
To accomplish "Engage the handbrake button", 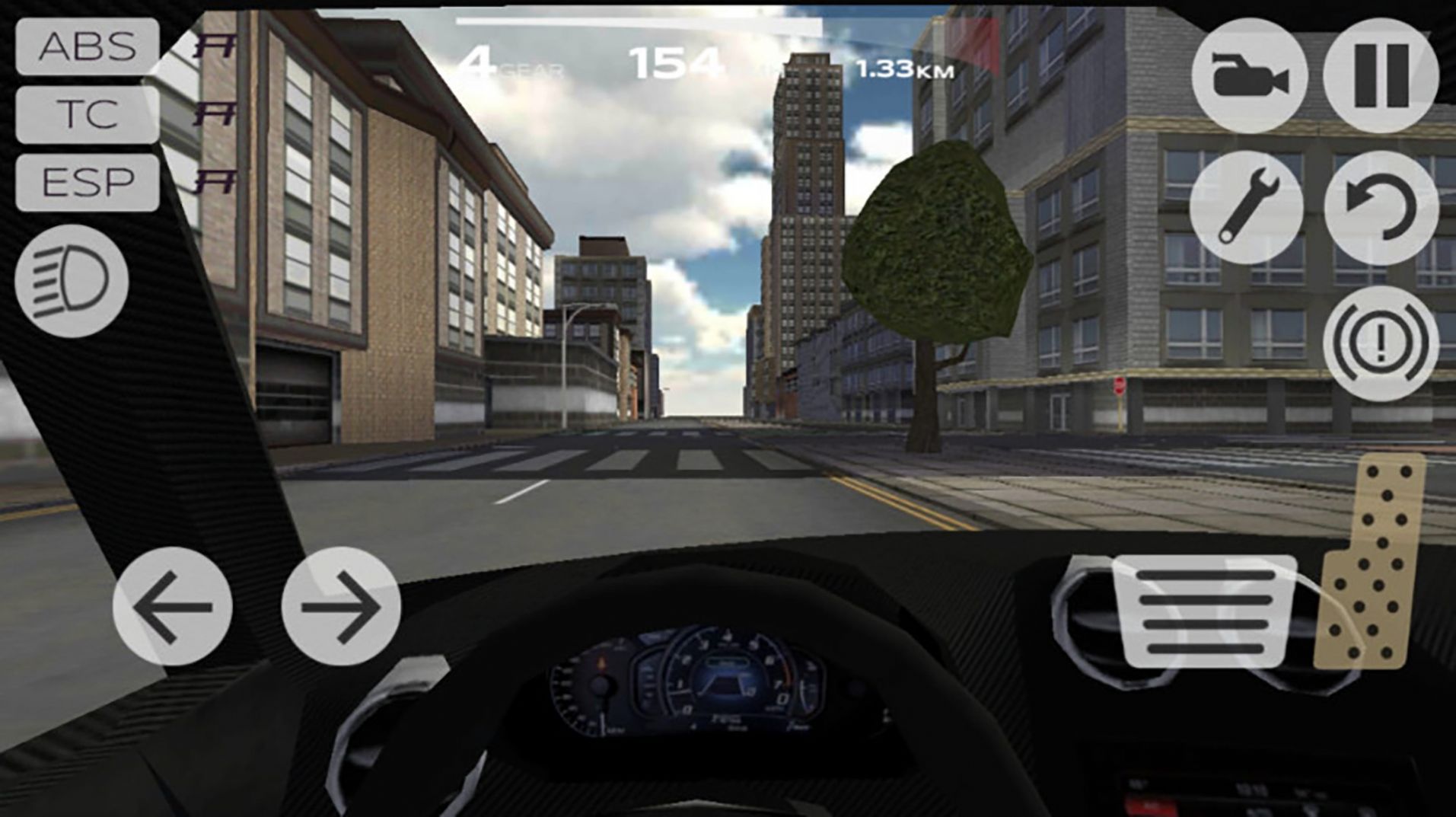I will click(1381, 343).
